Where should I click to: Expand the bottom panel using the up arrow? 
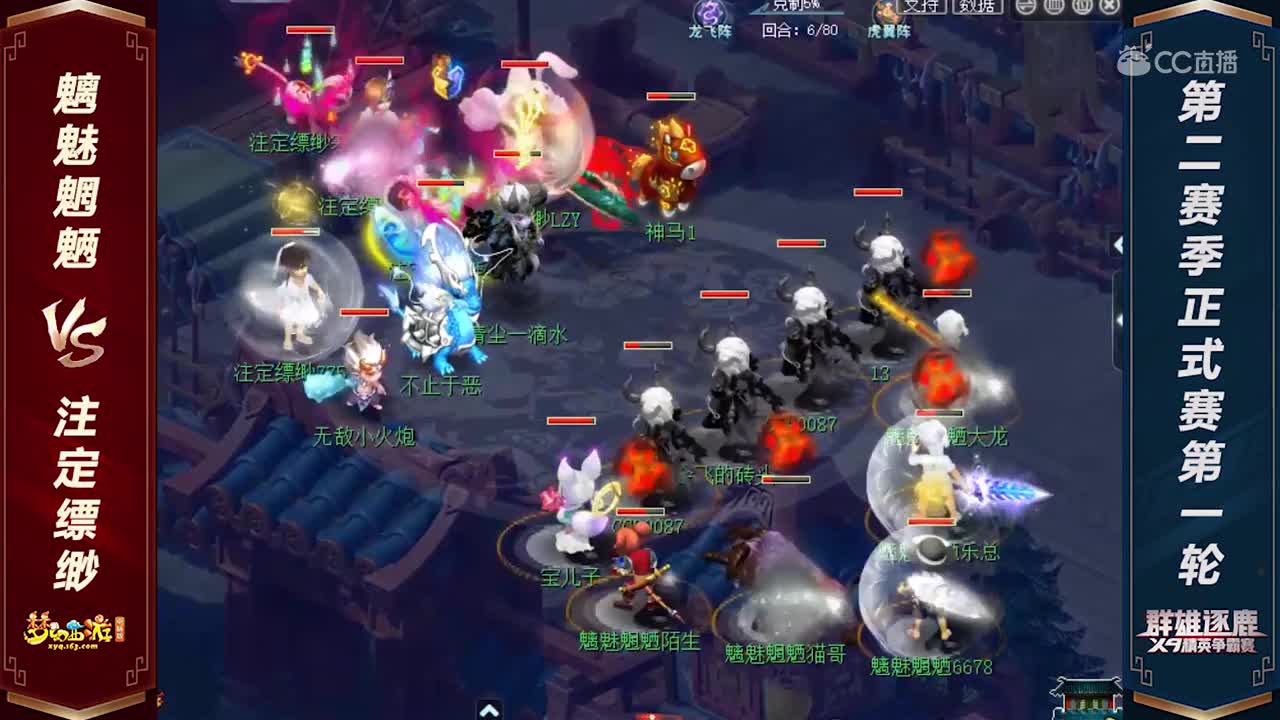pos(490,714)
